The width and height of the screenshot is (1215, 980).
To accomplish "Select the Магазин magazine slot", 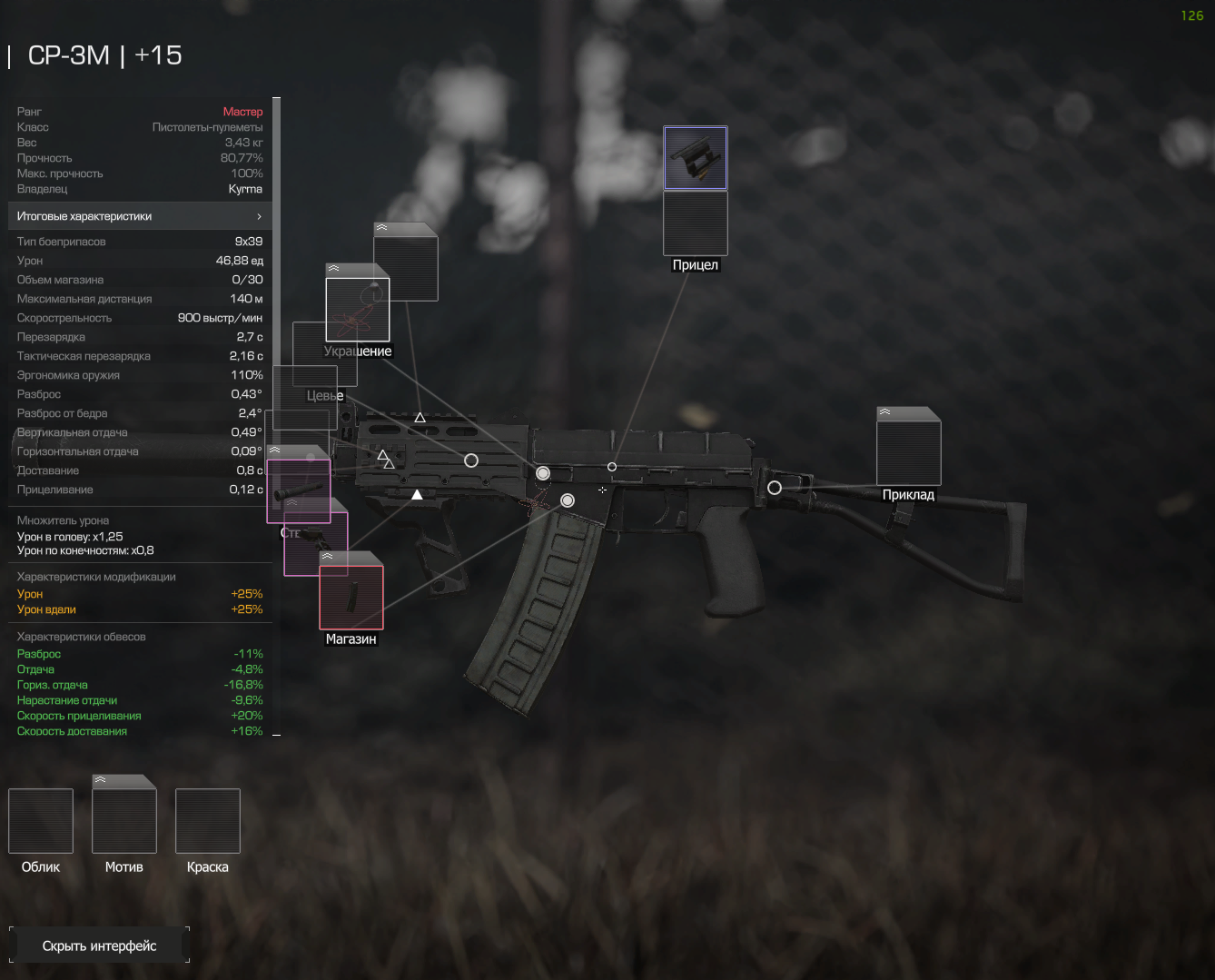I will click(351, 597).
